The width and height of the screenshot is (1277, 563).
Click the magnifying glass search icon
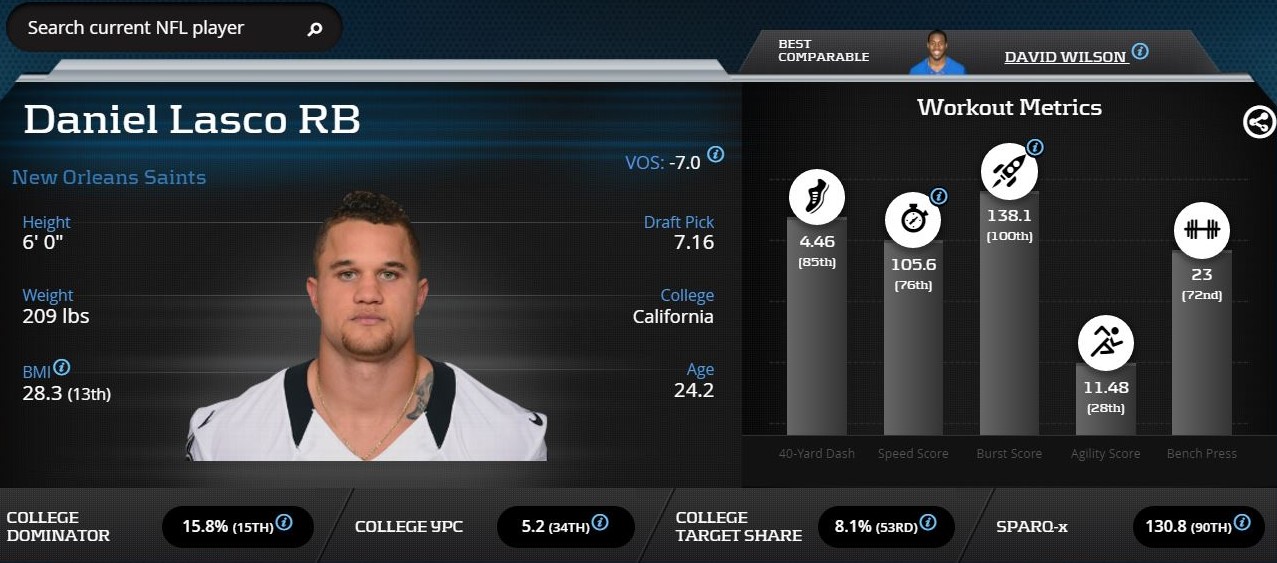(x=315, y=29)
